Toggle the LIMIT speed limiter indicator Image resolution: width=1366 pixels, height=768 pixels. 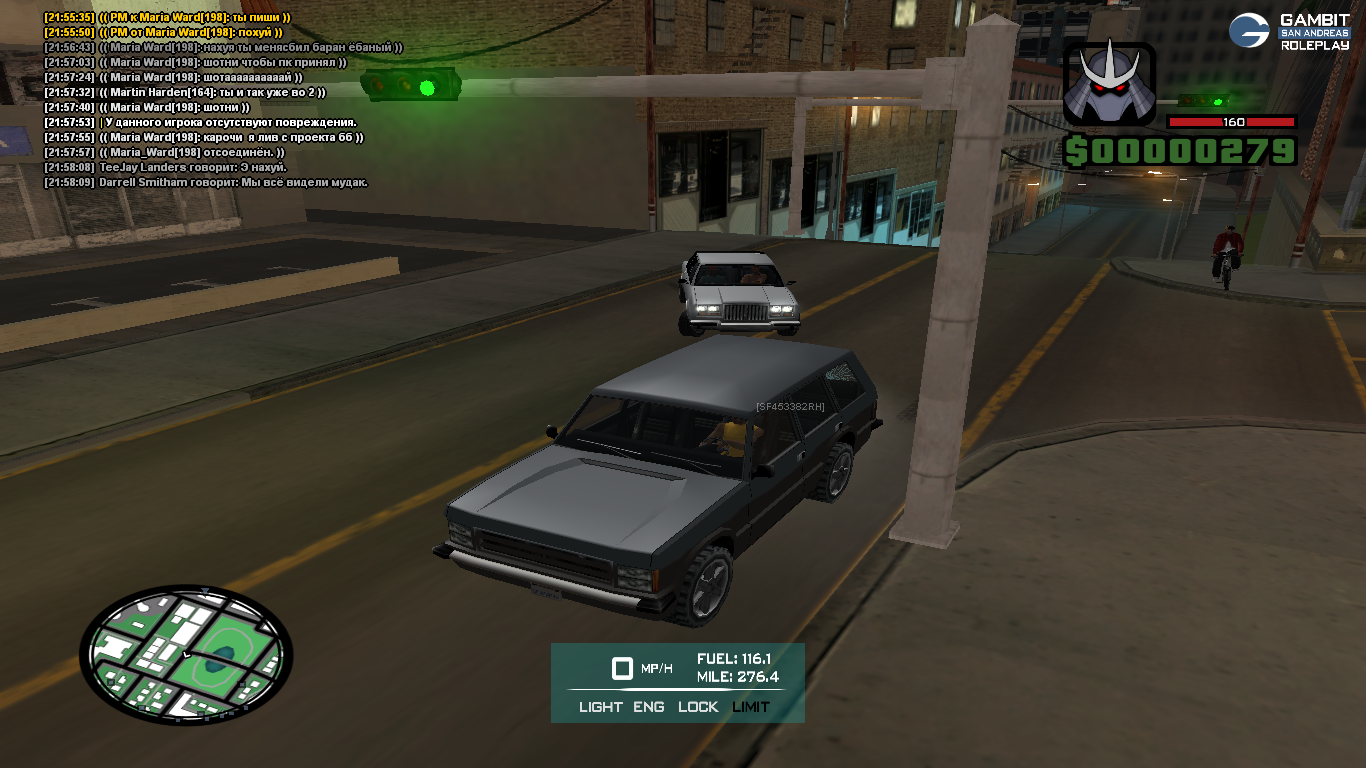coord(751,707)
